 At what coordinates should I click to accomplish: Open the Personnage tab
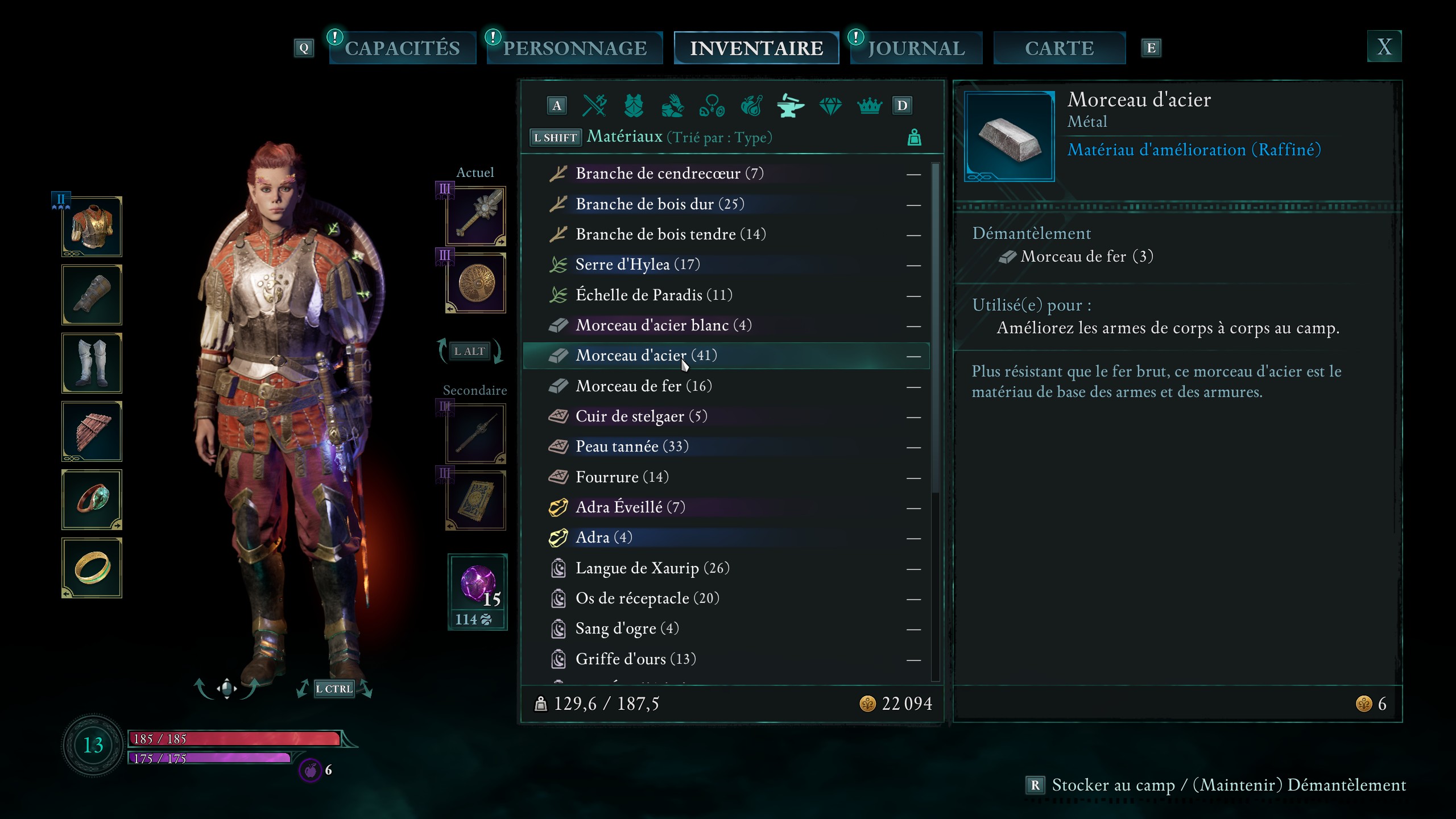click(574, 48)
